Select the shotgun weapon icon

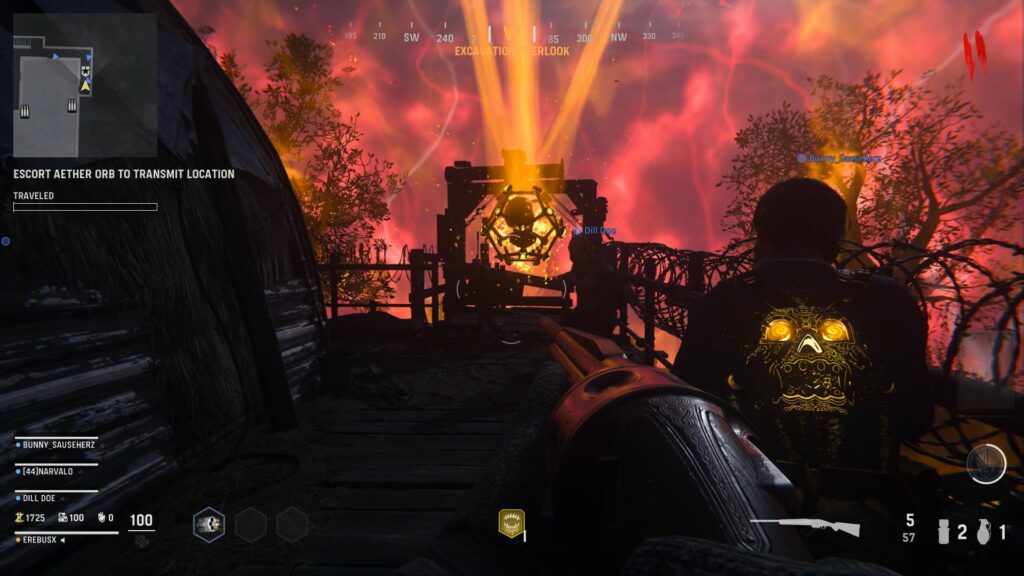pos(805,527)
